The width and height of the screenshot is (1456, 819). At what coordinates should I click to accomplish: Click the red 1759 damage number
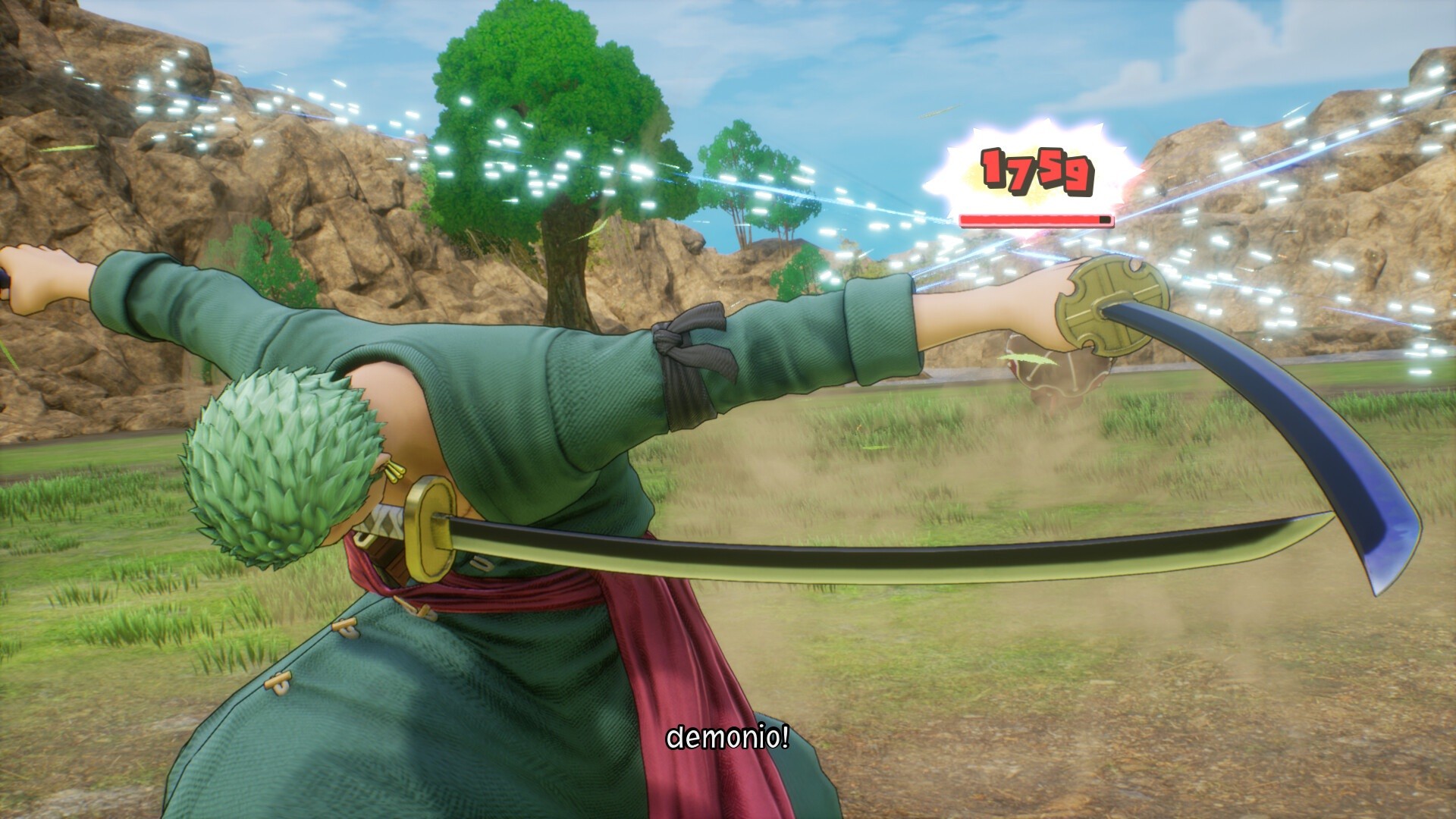pyautogui.click(x=1034, y=170)
